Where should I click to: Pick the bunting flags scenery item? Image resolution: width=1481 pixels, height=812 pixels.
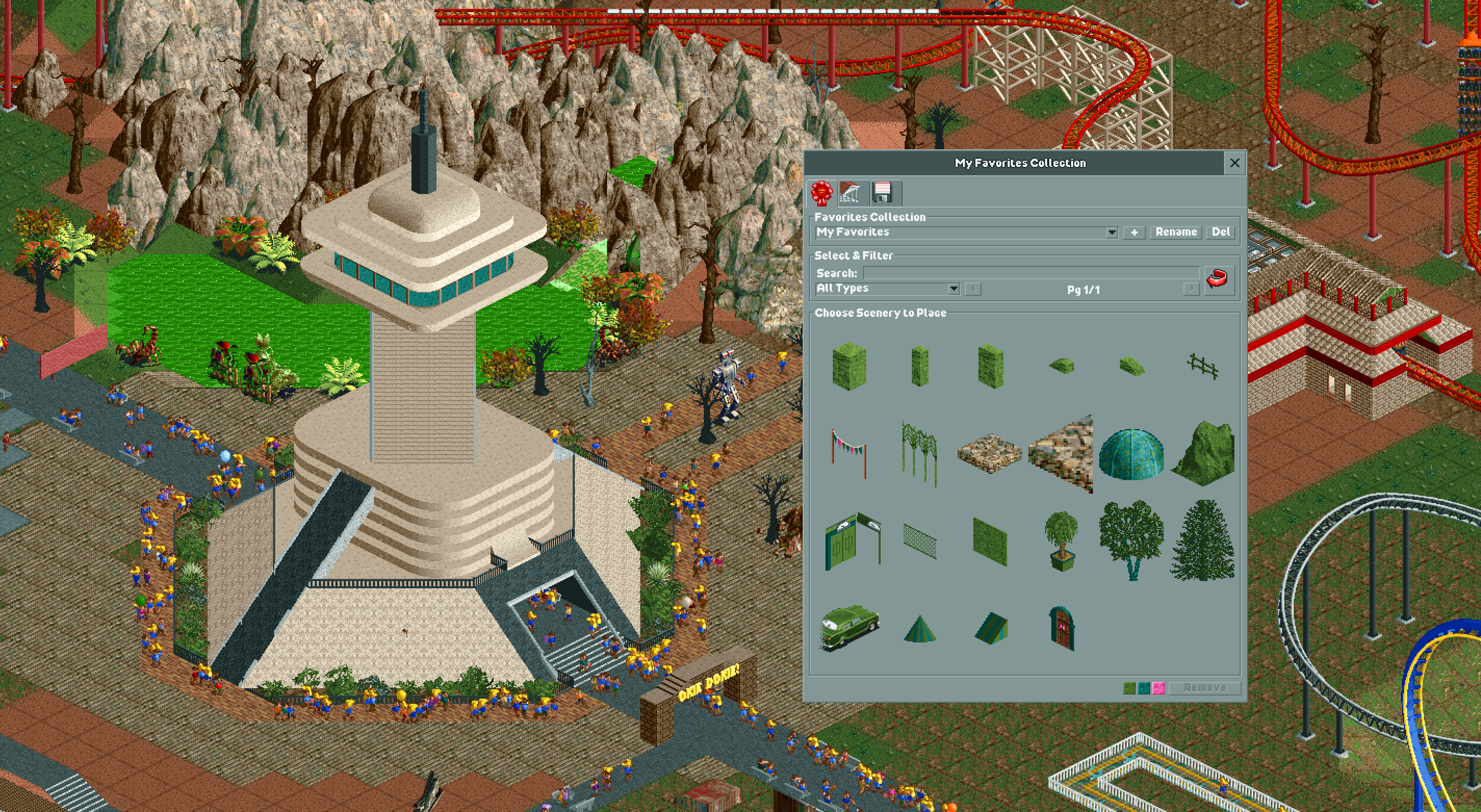[x=848, y=453]
